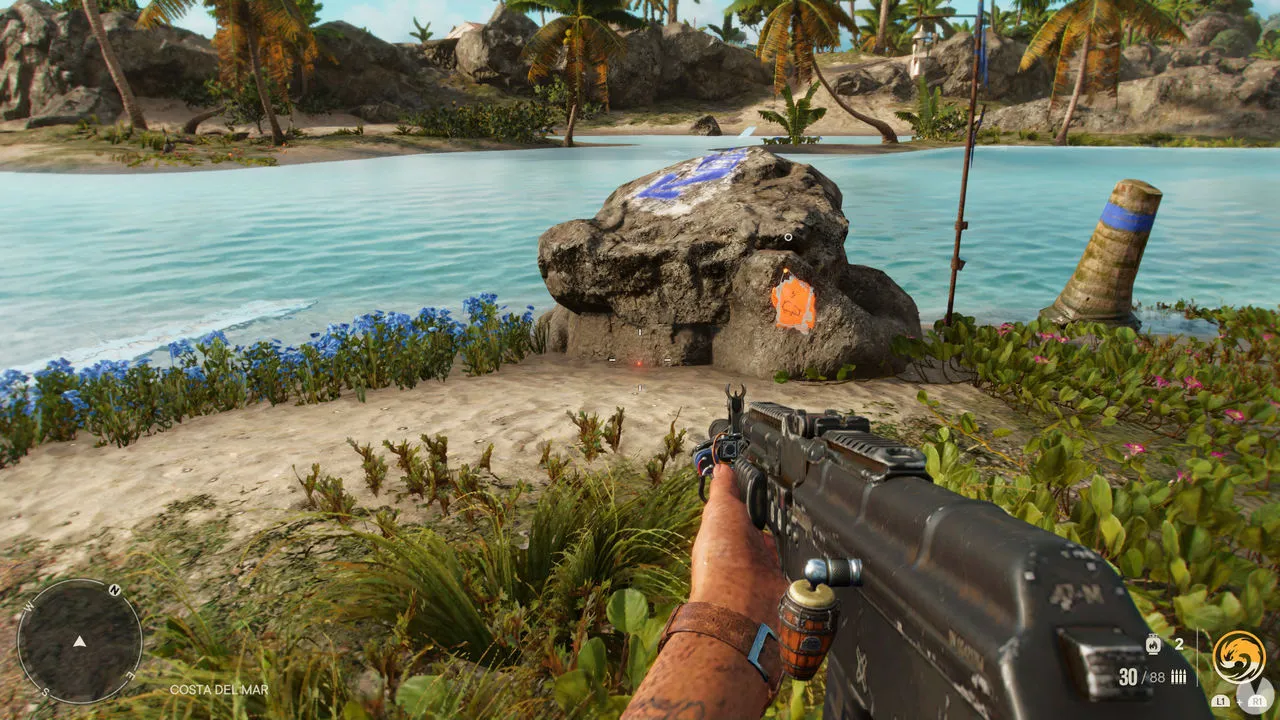Click the four bullet icons beside the ammo counter
The image size is (1280, 720).
coord(1178,676)
